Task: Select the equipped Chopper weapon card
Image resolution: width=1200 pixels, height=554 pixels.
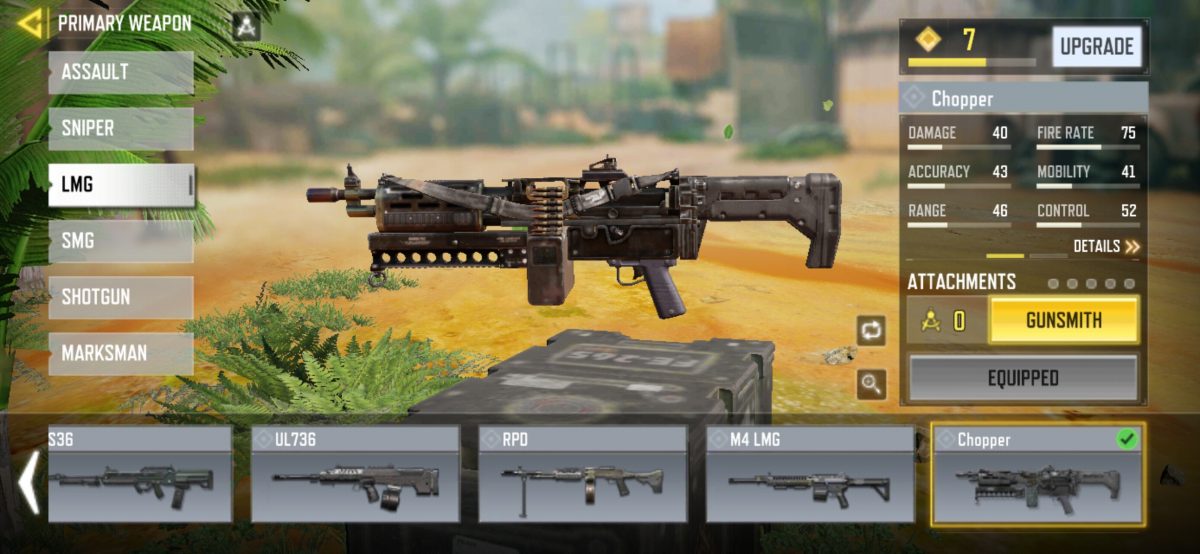Action: click(1038, 474)
